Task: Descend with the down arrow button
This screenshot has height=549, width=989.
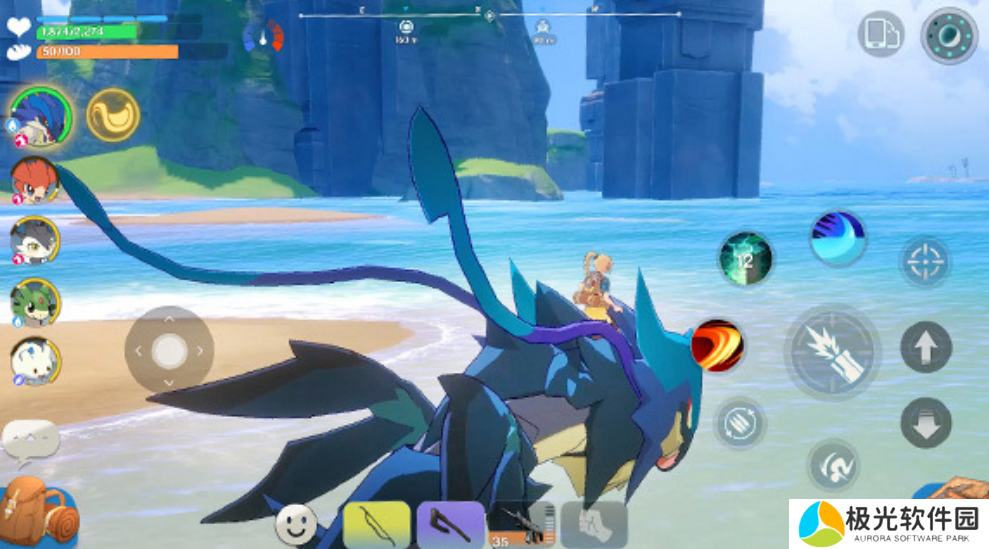Action: 925,422
